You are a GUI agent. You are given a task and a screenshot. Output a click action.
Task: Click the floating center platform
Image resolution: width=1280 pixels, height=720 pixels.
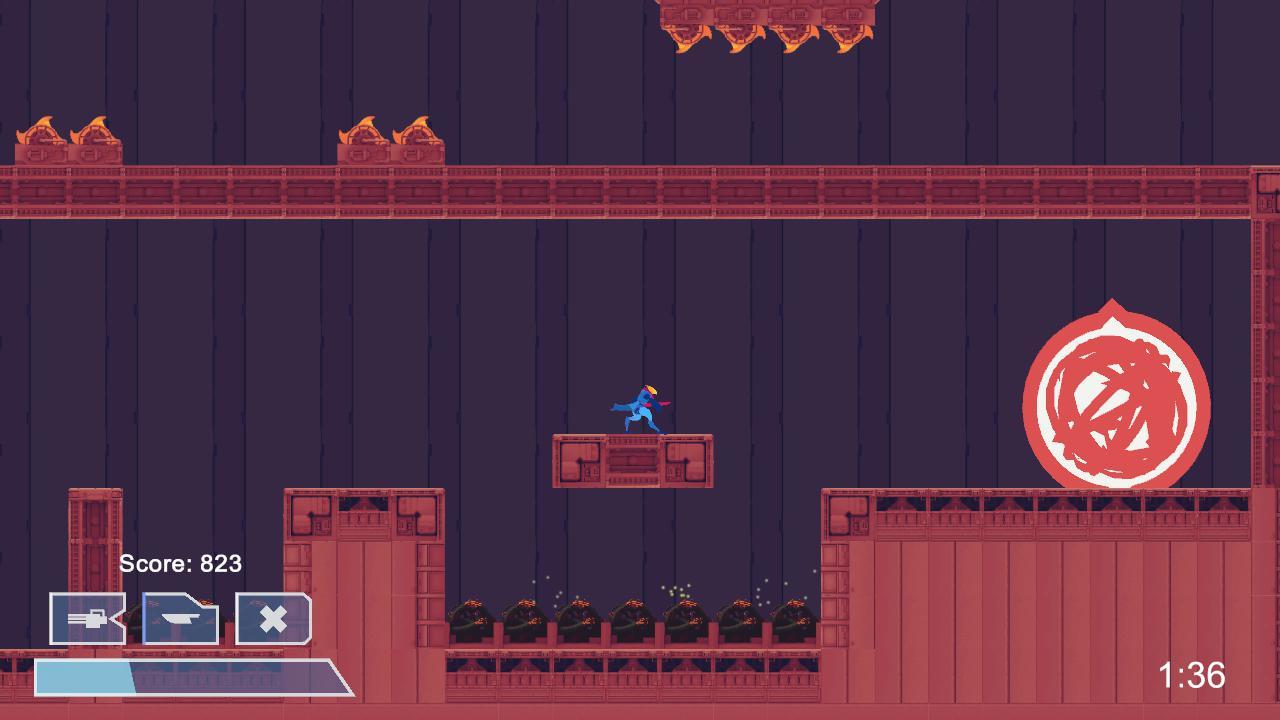tap(632, 462)
